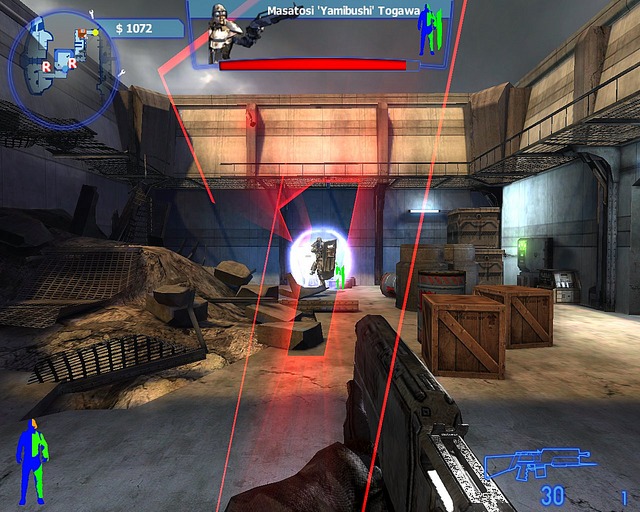Image resolution: width=640 pixels, height=512 pixels.
Task: Select the assault rifle weapon icon
Action: pyautogui.click(x=528, y=467)
